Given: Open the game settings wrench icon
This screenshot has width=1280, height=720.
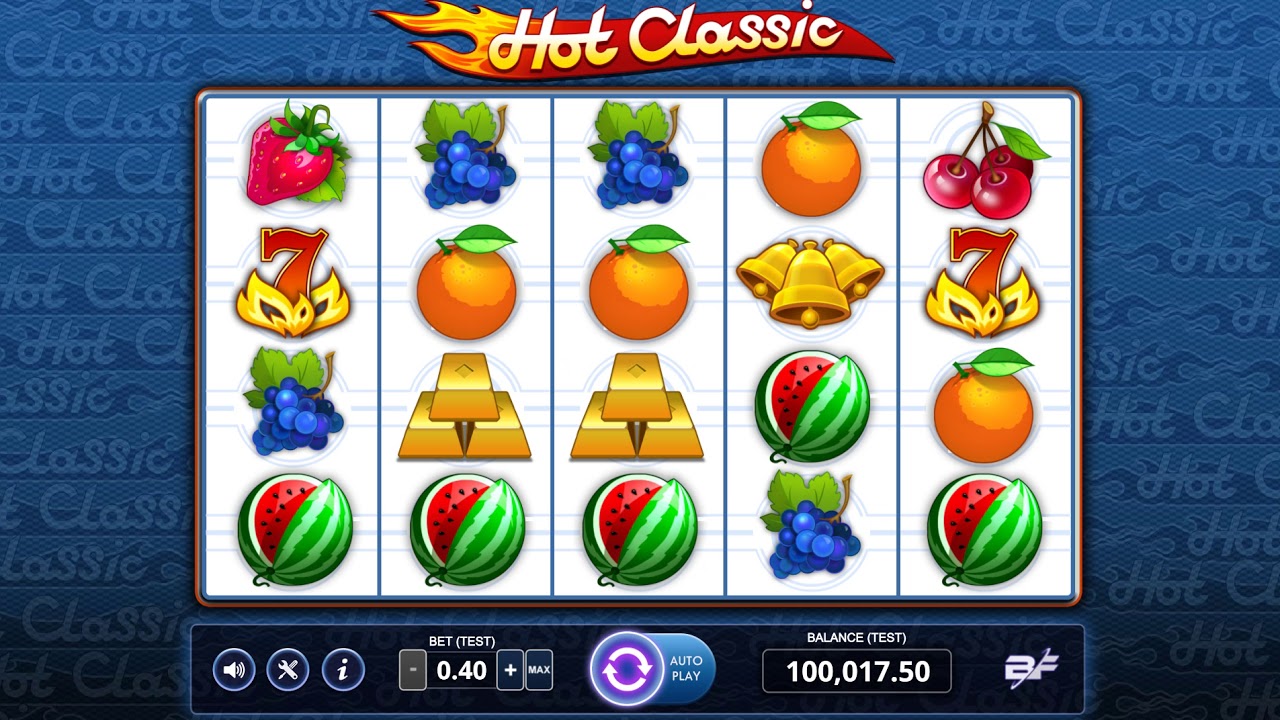Looking at the screenshot, I should click(x=287, y=670).
